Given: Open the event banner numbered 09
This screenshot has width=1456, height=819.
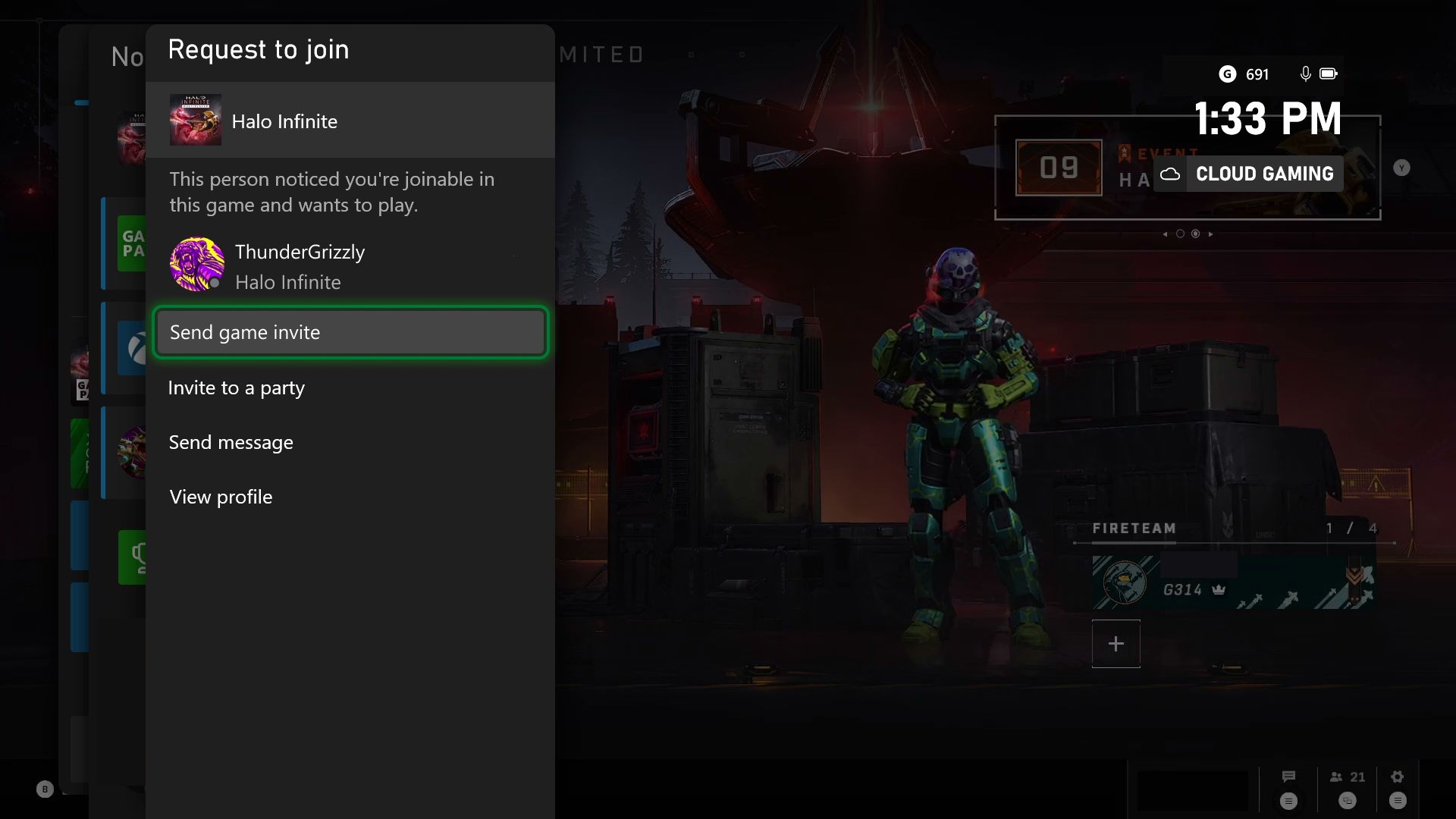Looking at the screenshot, I should (1059, 168).
